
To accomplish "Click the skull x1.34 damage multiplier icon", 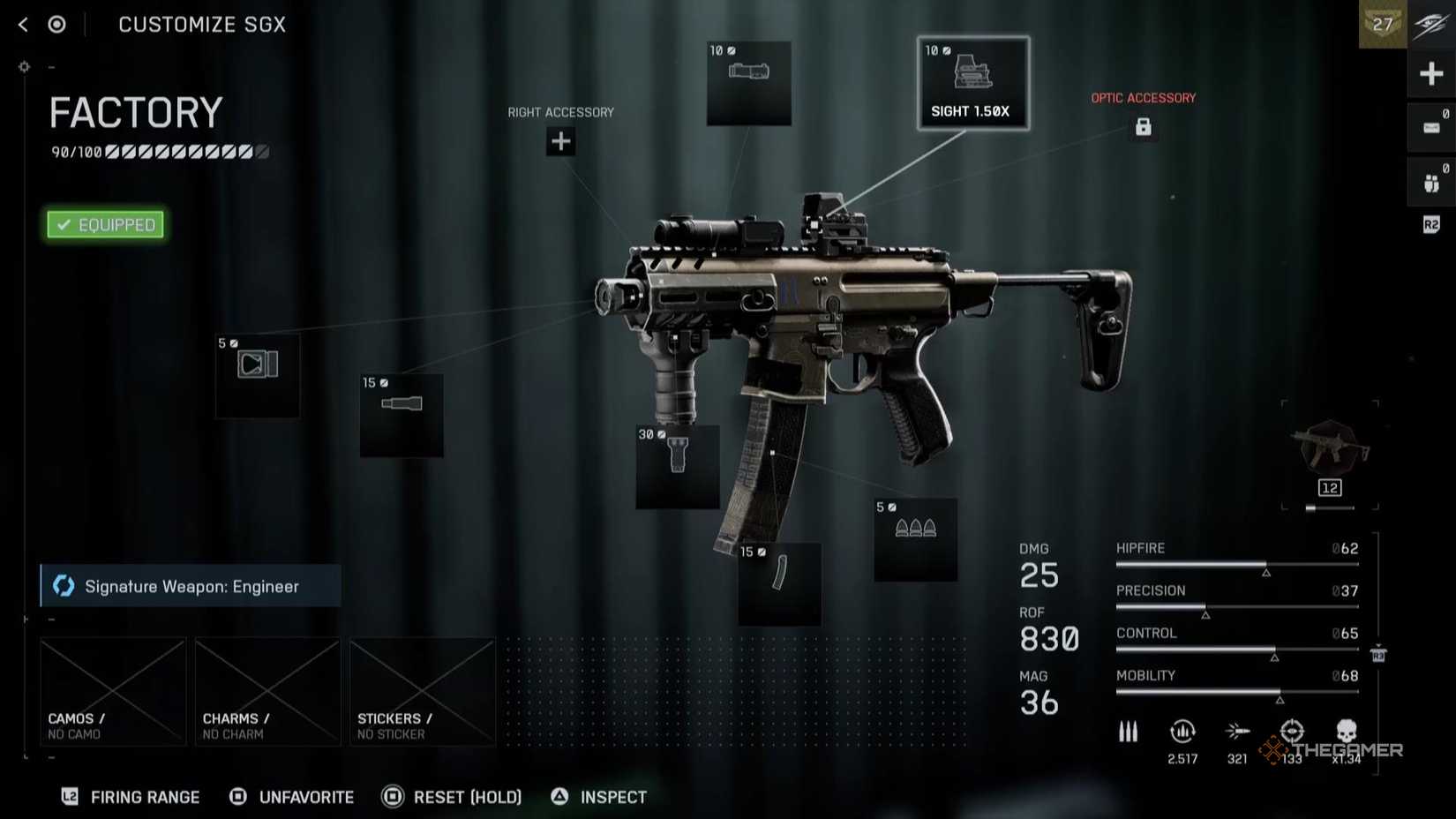I will point(1346,733).
